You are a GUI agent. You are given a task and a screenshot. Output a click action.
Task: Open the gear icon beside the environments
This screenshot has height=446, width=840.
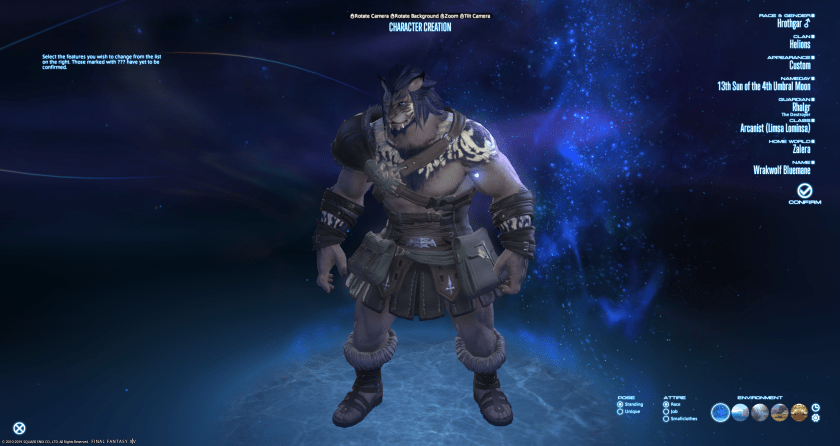815,418
